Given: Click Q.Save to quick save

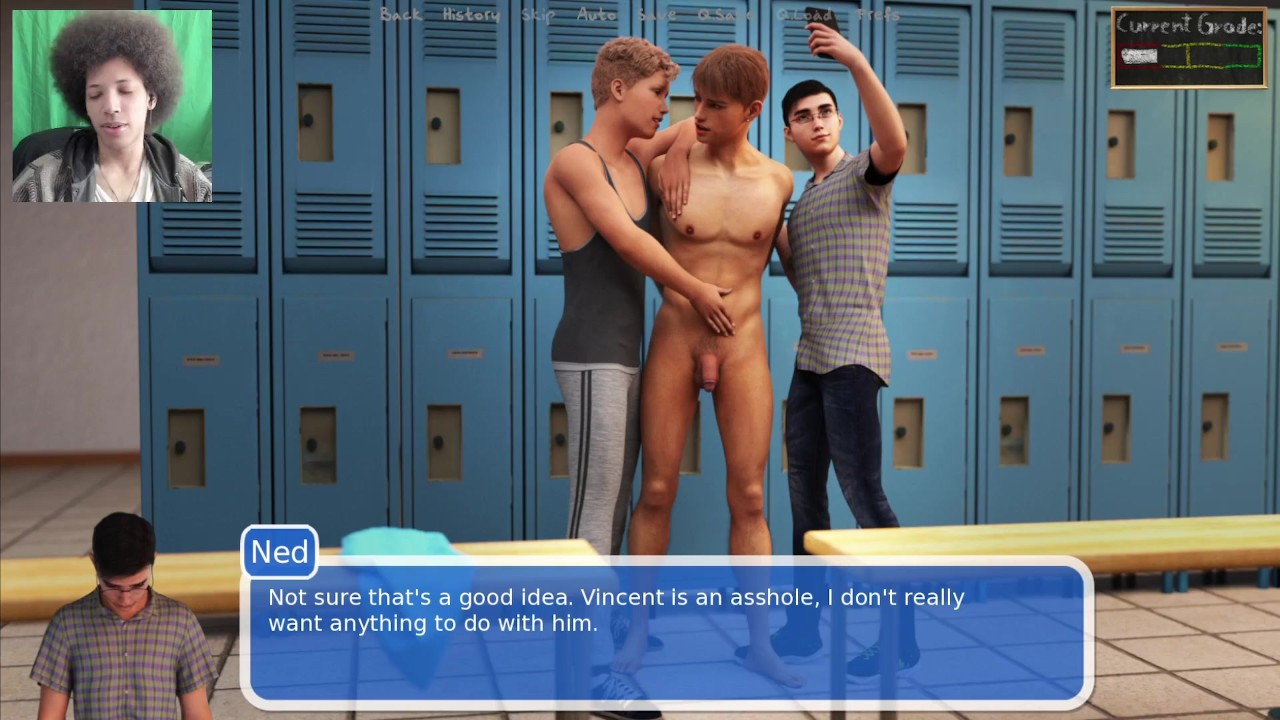Looking at the screenshot, I should click(725, 15).
